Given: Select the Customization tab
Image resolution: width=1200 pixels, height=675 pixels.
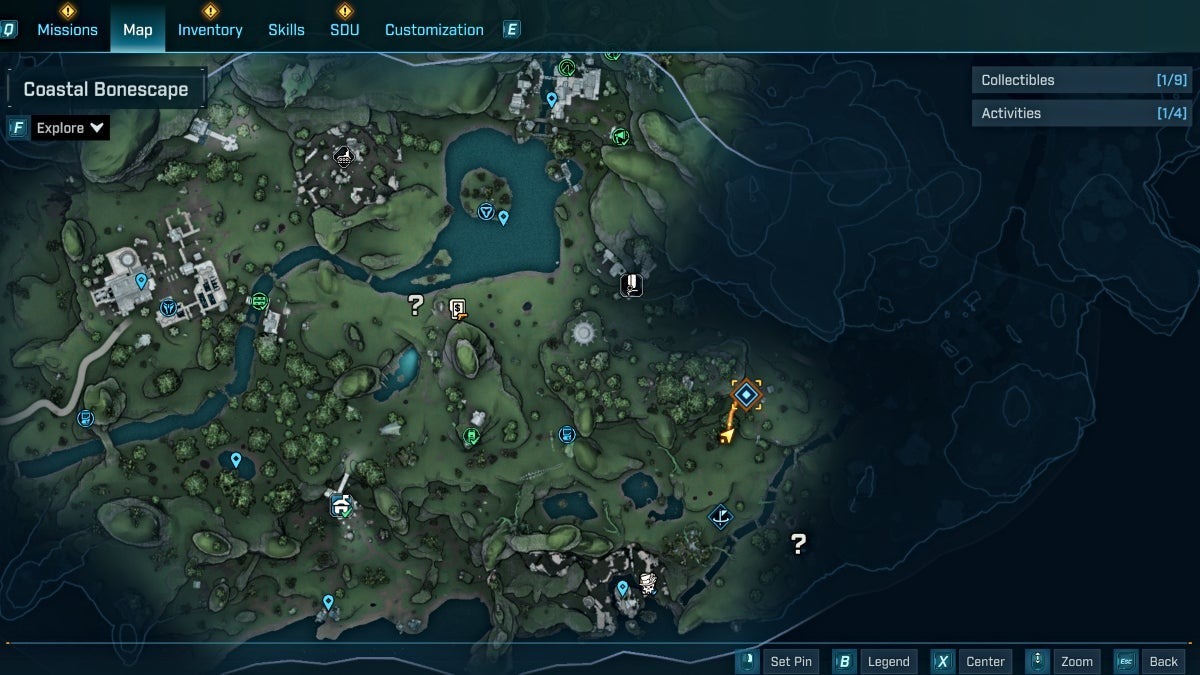Looking at the screenshot, I should 434,30.
